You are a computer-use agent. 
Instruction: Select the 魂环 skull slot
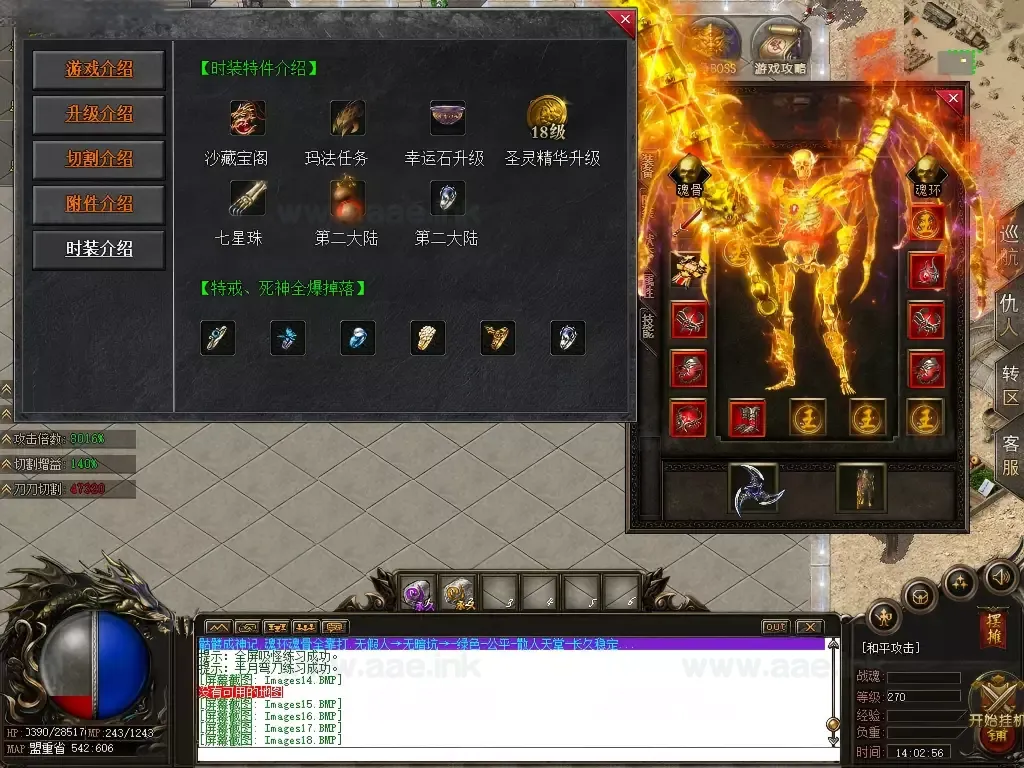click(x=927, y=173)
